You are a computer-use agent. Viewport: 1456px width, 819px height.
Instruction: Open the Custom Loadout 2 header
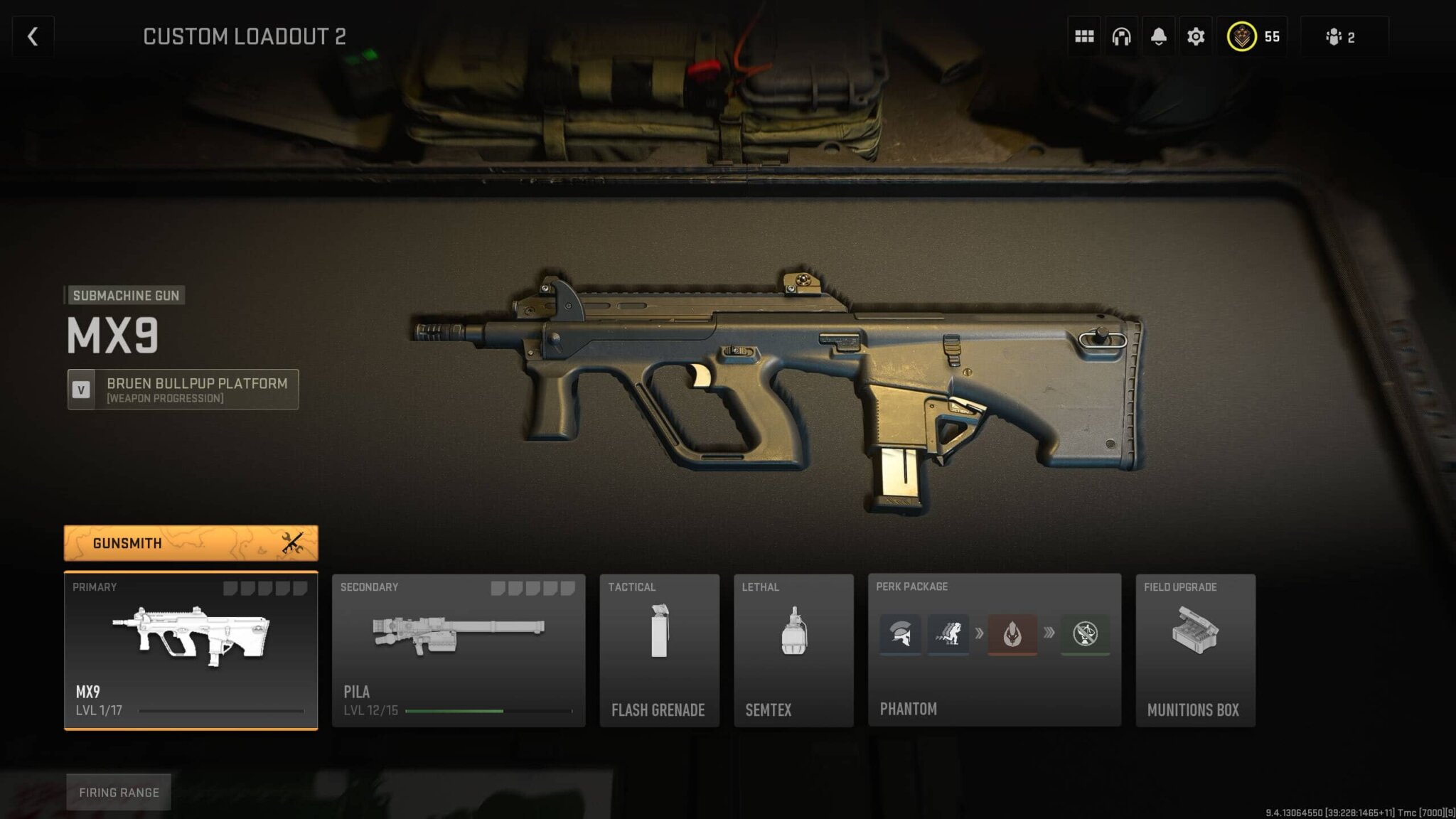(245, 37)
